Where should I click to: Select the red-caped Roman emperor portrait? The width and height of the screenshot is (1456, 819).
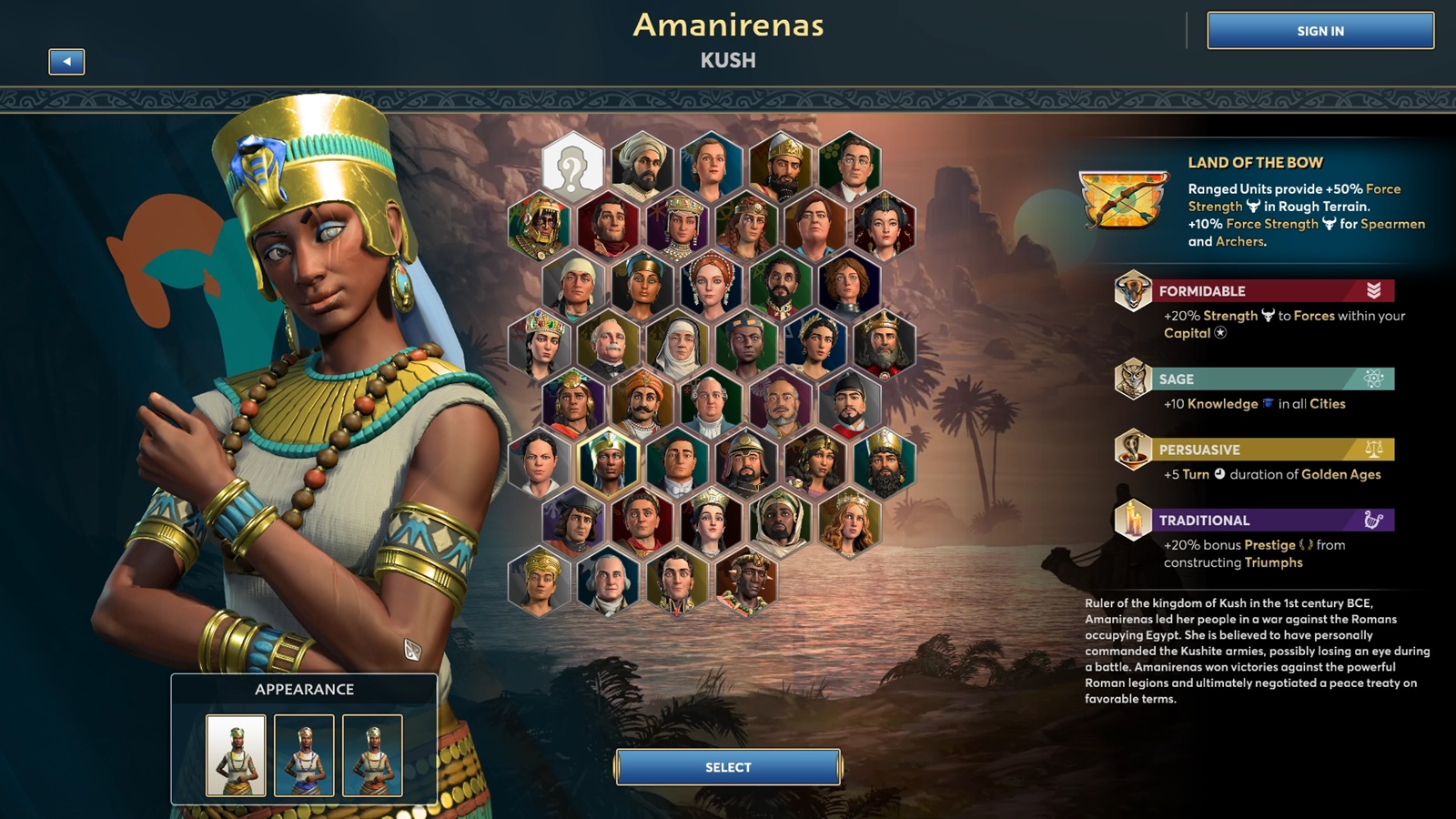click(x=643, y=522)
